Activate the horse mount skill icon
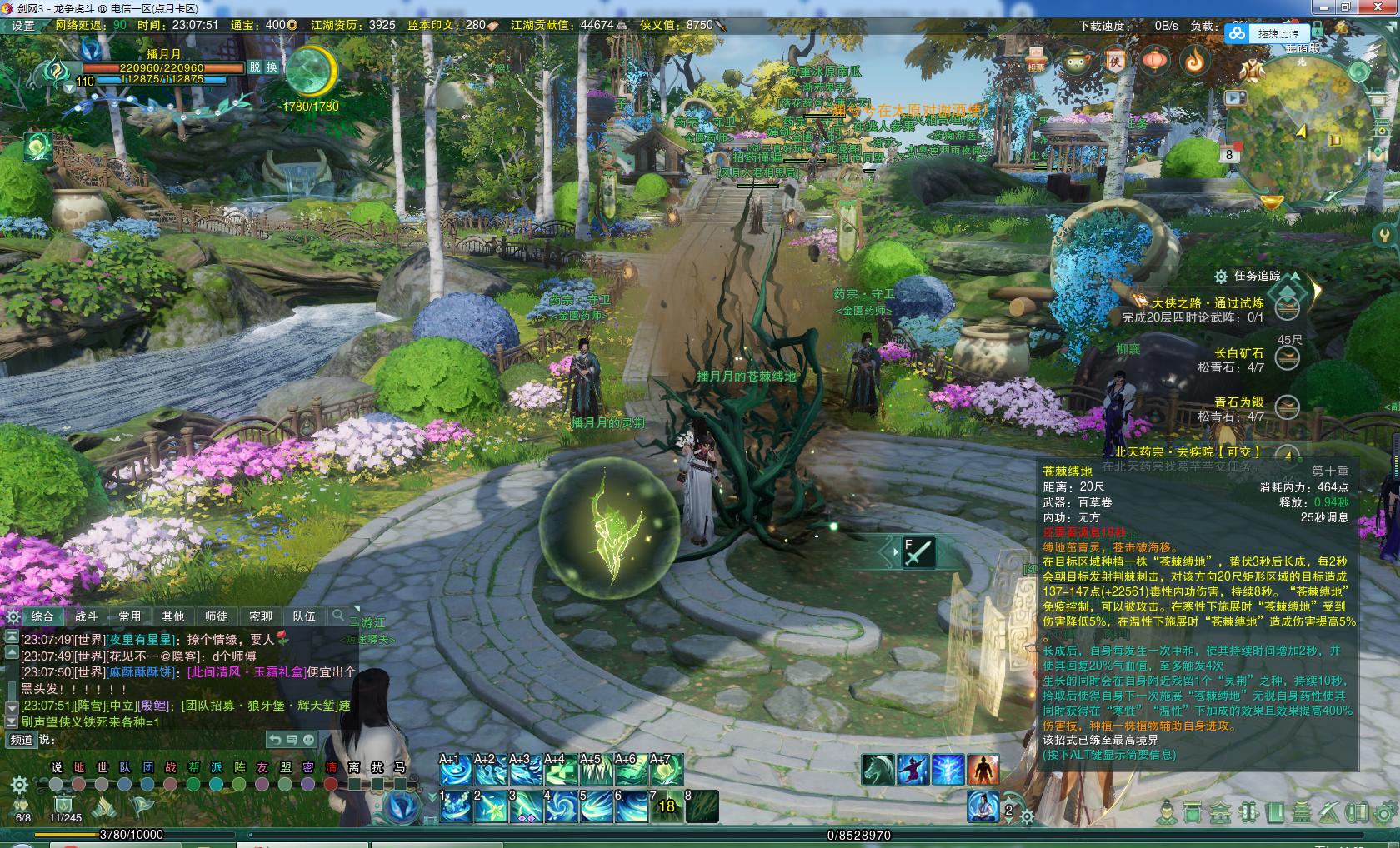 [877, 770]
